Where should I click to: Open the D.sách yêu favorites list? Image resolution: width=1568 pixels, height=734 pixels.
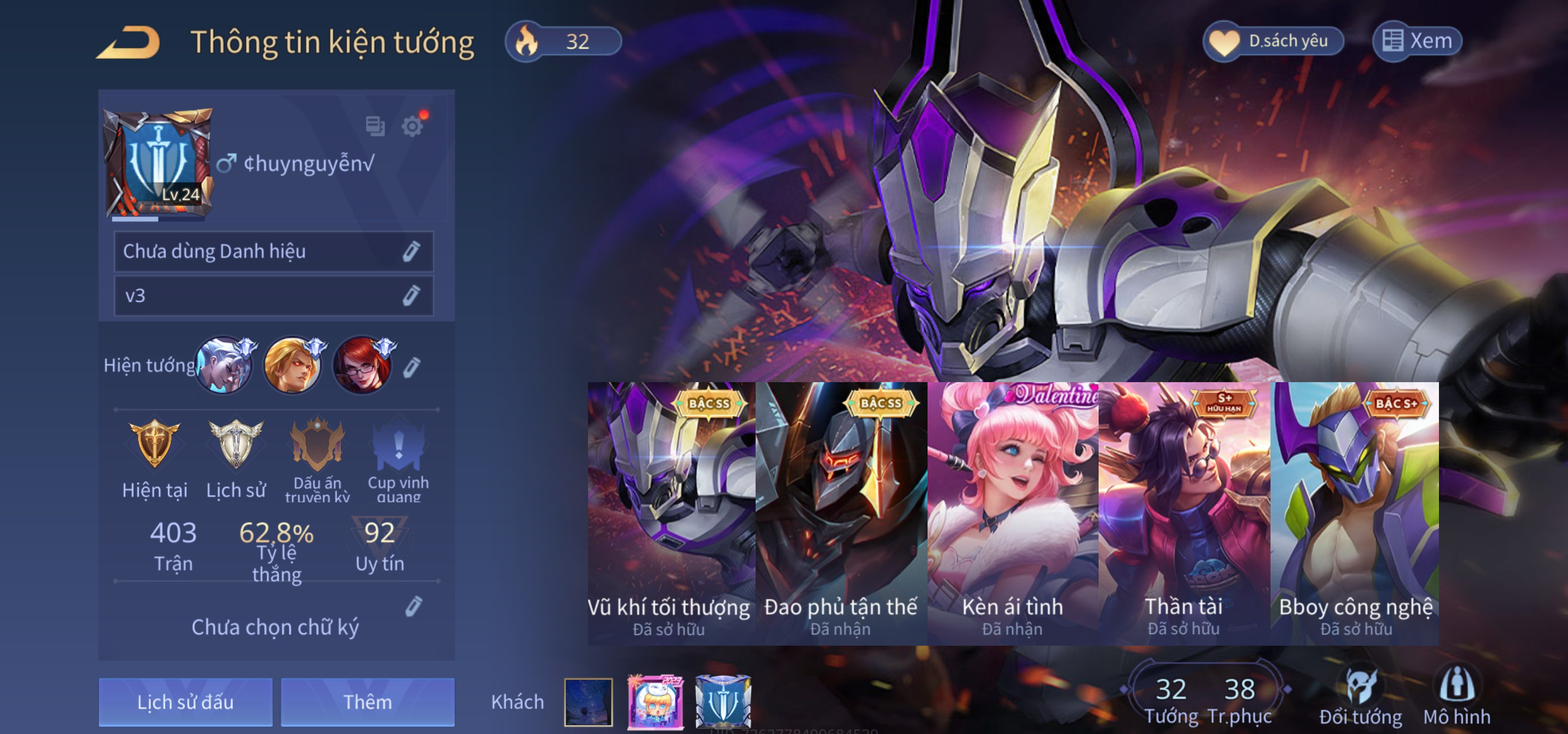coord(1274,42)
